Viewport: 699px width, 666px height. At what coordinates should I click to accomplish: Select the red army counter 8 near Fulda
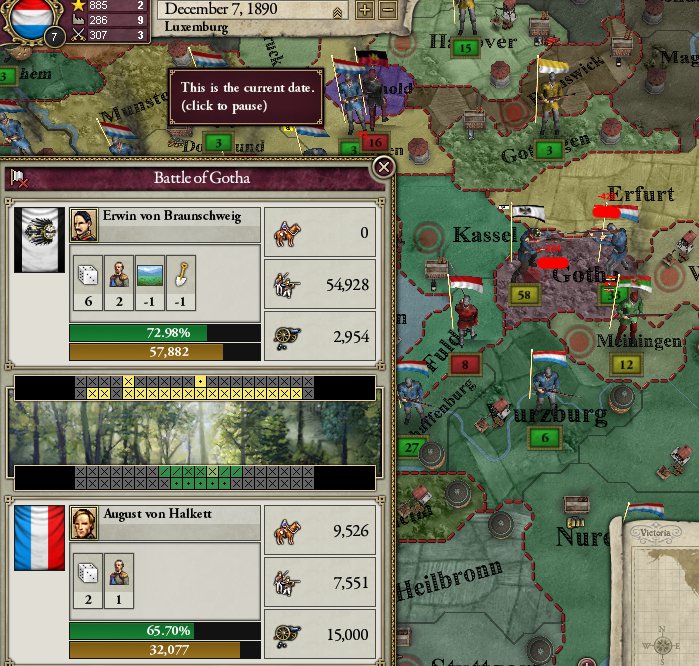coord(465,365)
